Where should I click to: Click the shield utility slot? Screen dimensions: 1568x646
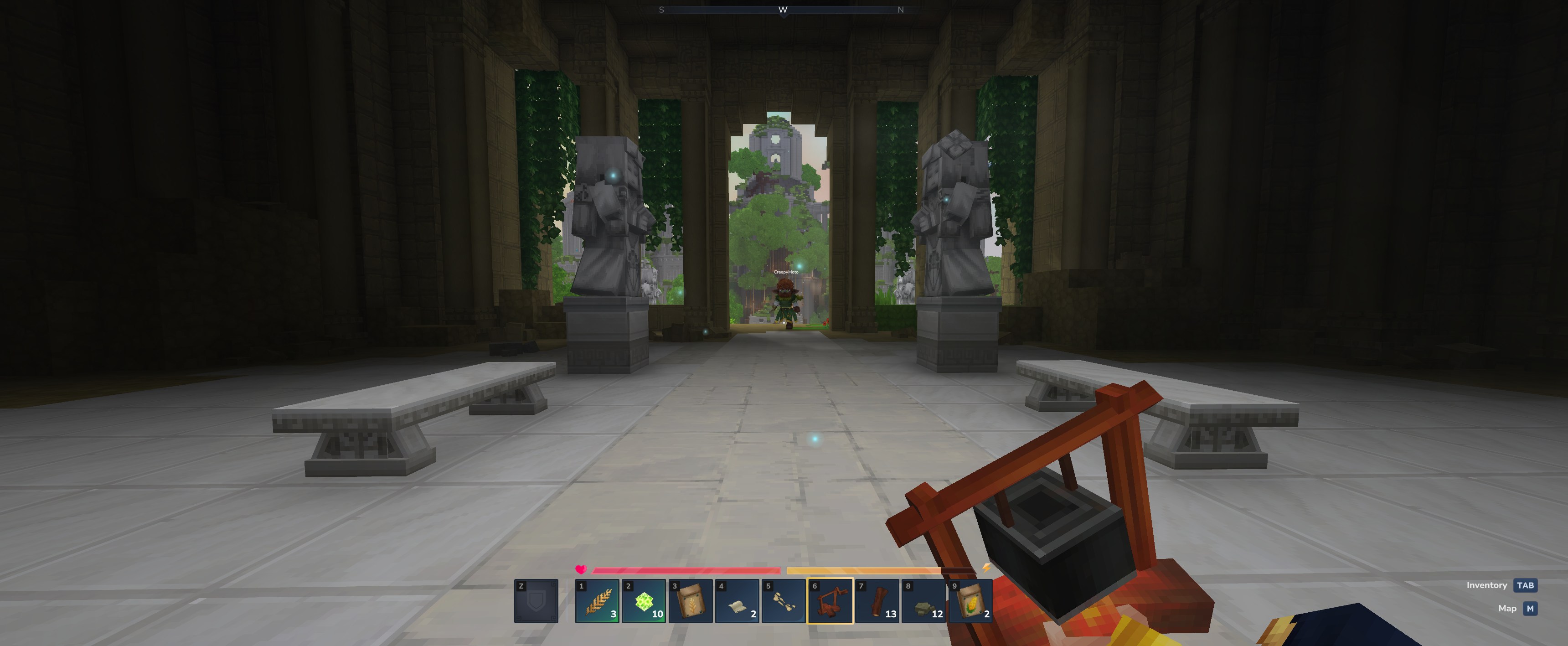click(536, 601)
